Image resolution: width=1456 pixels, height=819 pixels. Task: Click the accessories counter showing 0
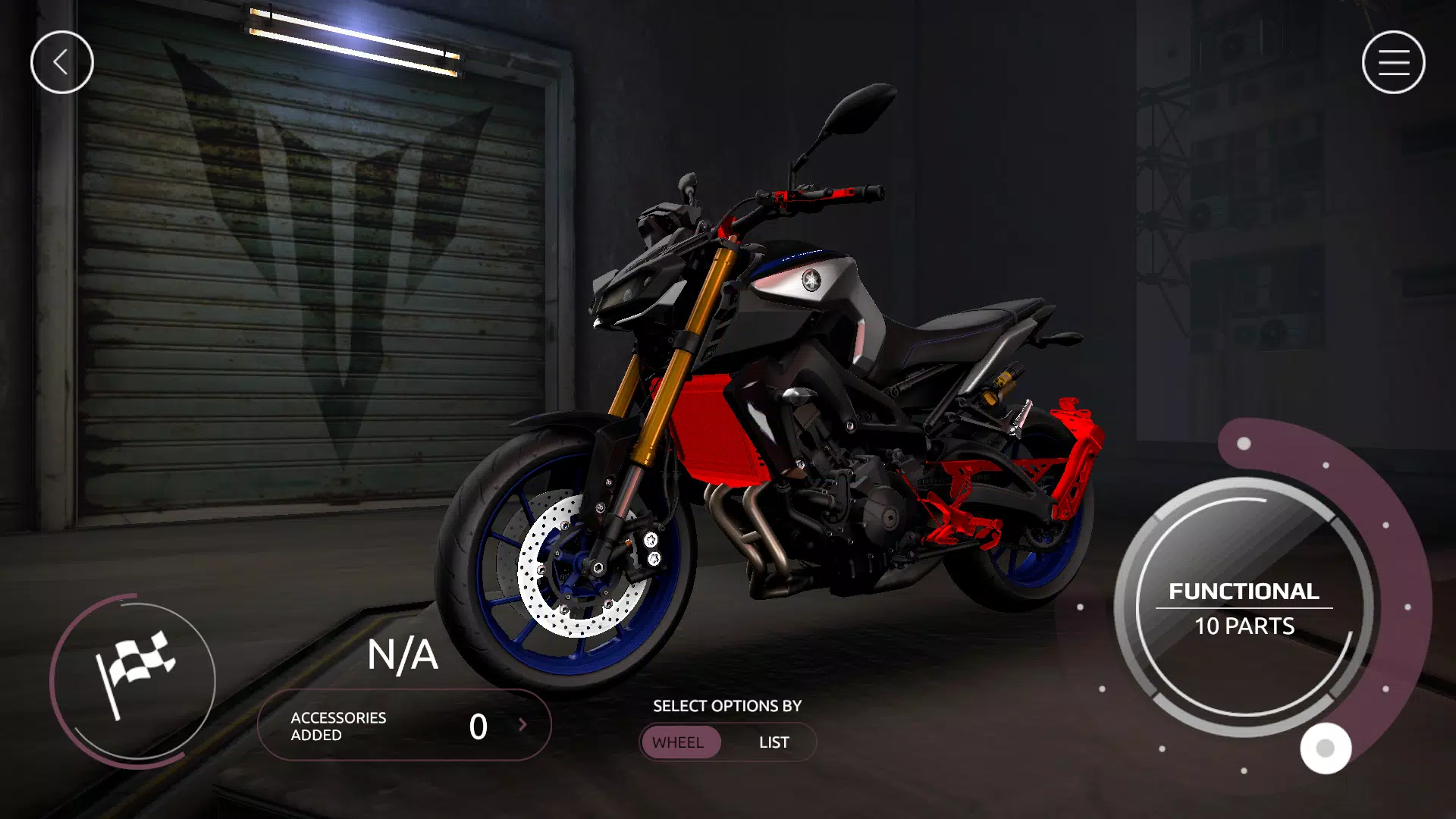[x=478, y=726]
